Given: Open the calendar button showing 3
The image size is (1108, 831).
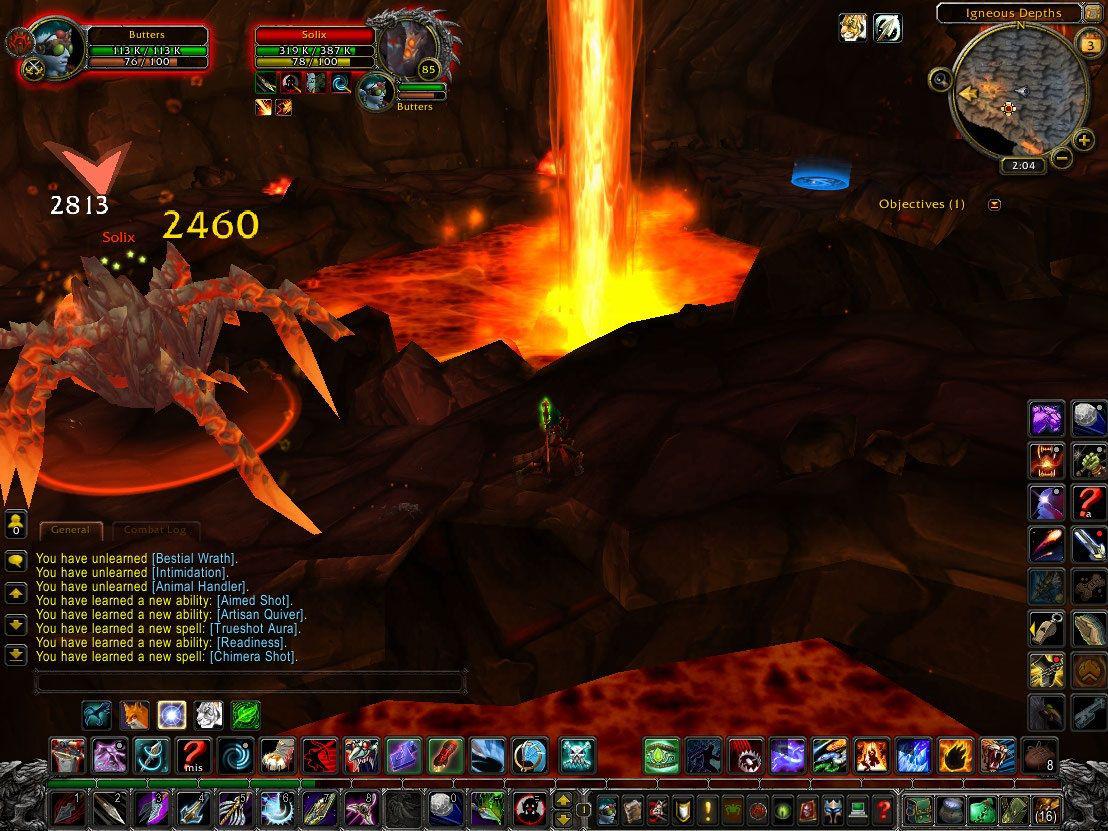Looking at the screenshot, I should pos(1089,44).
